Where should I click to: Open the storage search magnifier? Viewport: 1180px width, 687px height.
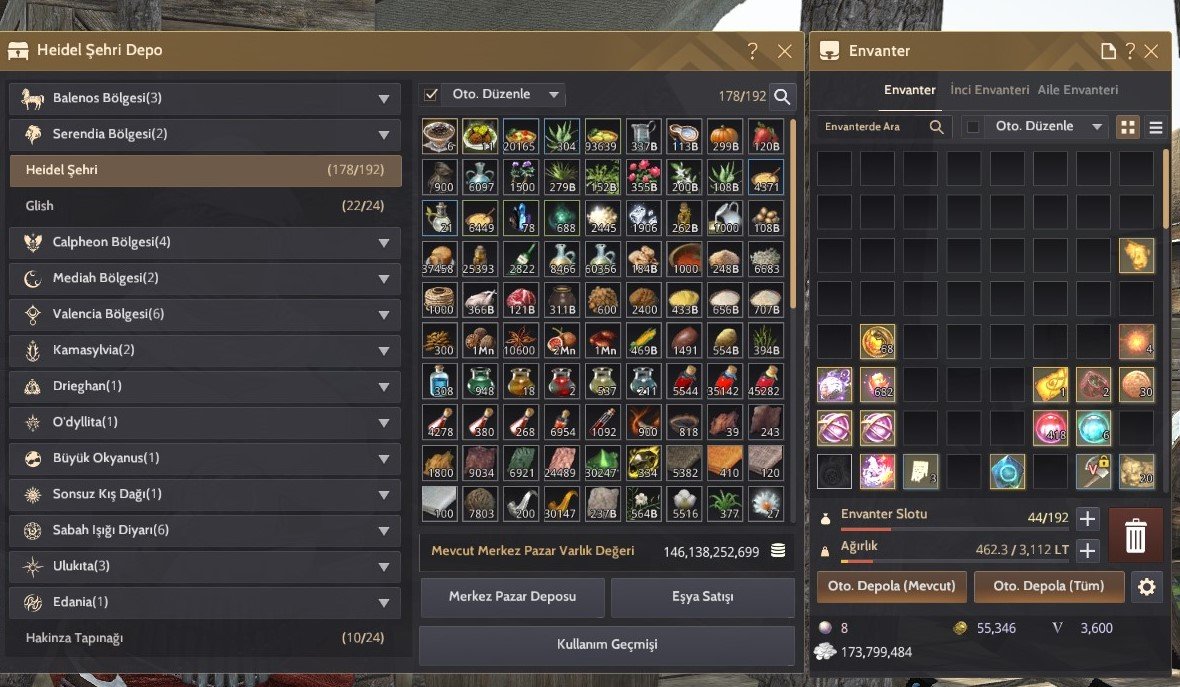(782, 96)
